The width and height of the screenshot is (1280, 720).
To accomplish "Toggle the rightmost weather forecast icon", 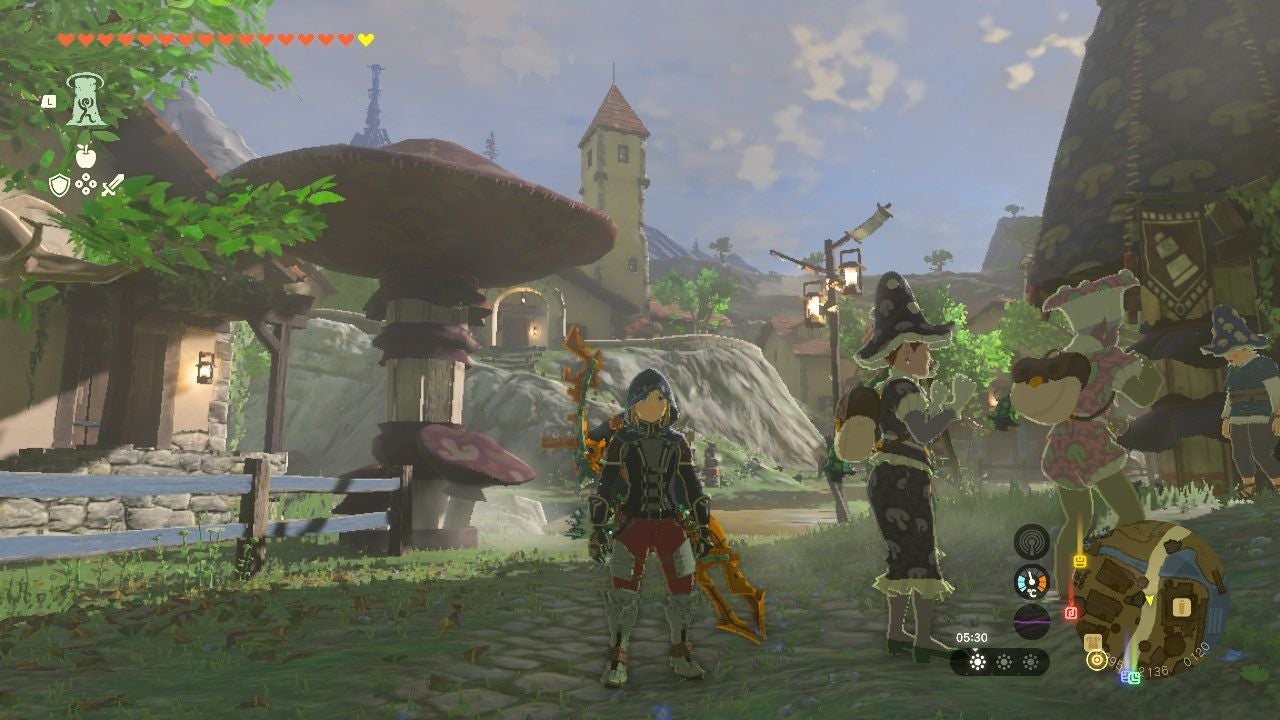I will pyautogui.click(x=1029, y=660).
